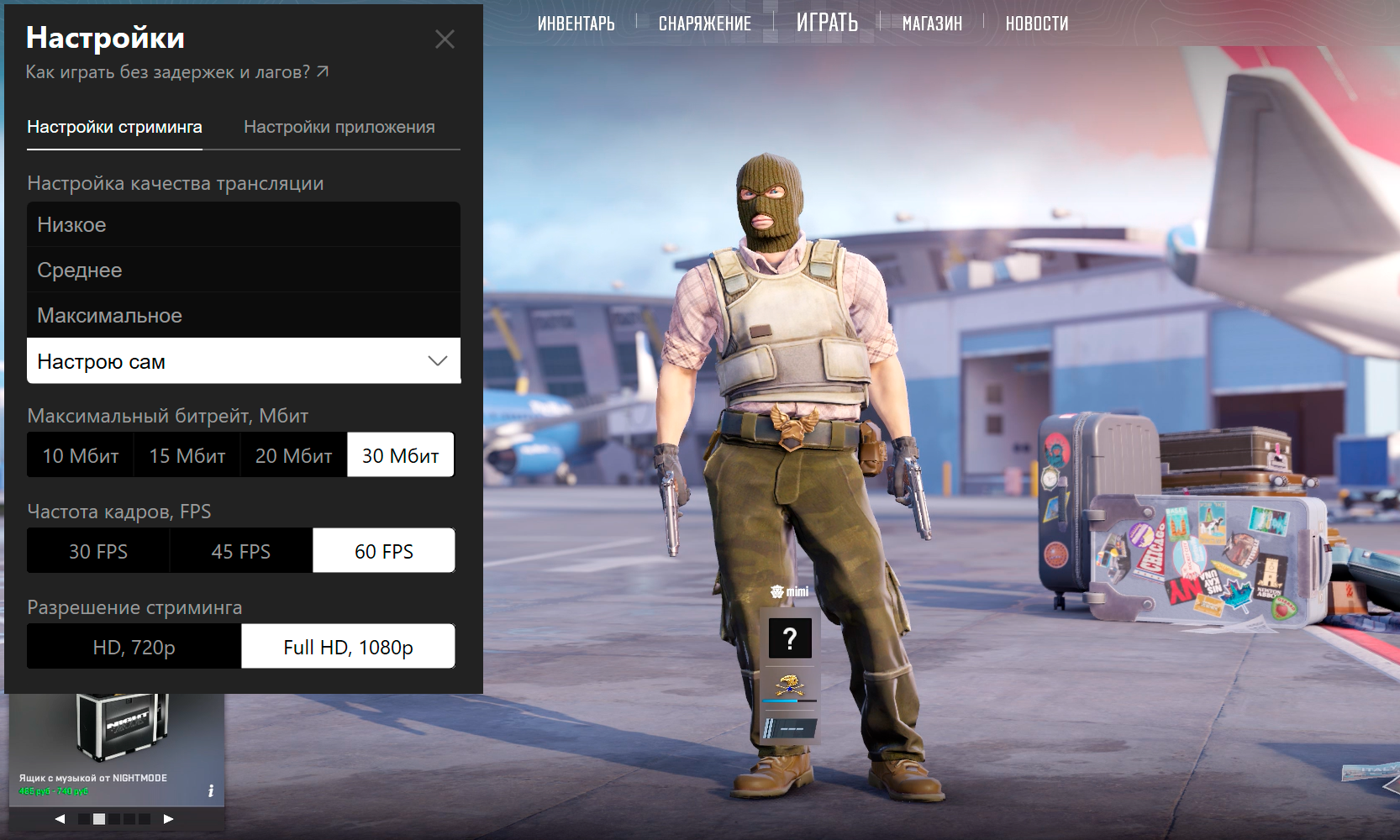Open the МАГАЗИН menu
1400x840 pixels.
pos(932,24)
